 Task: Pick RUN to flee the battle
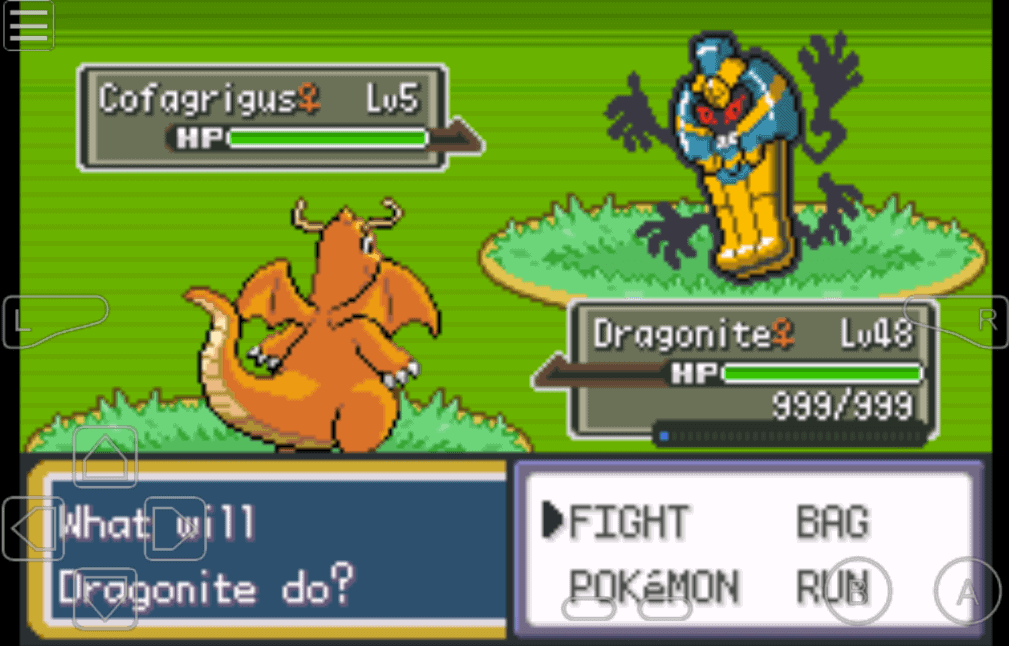[828, 587]
